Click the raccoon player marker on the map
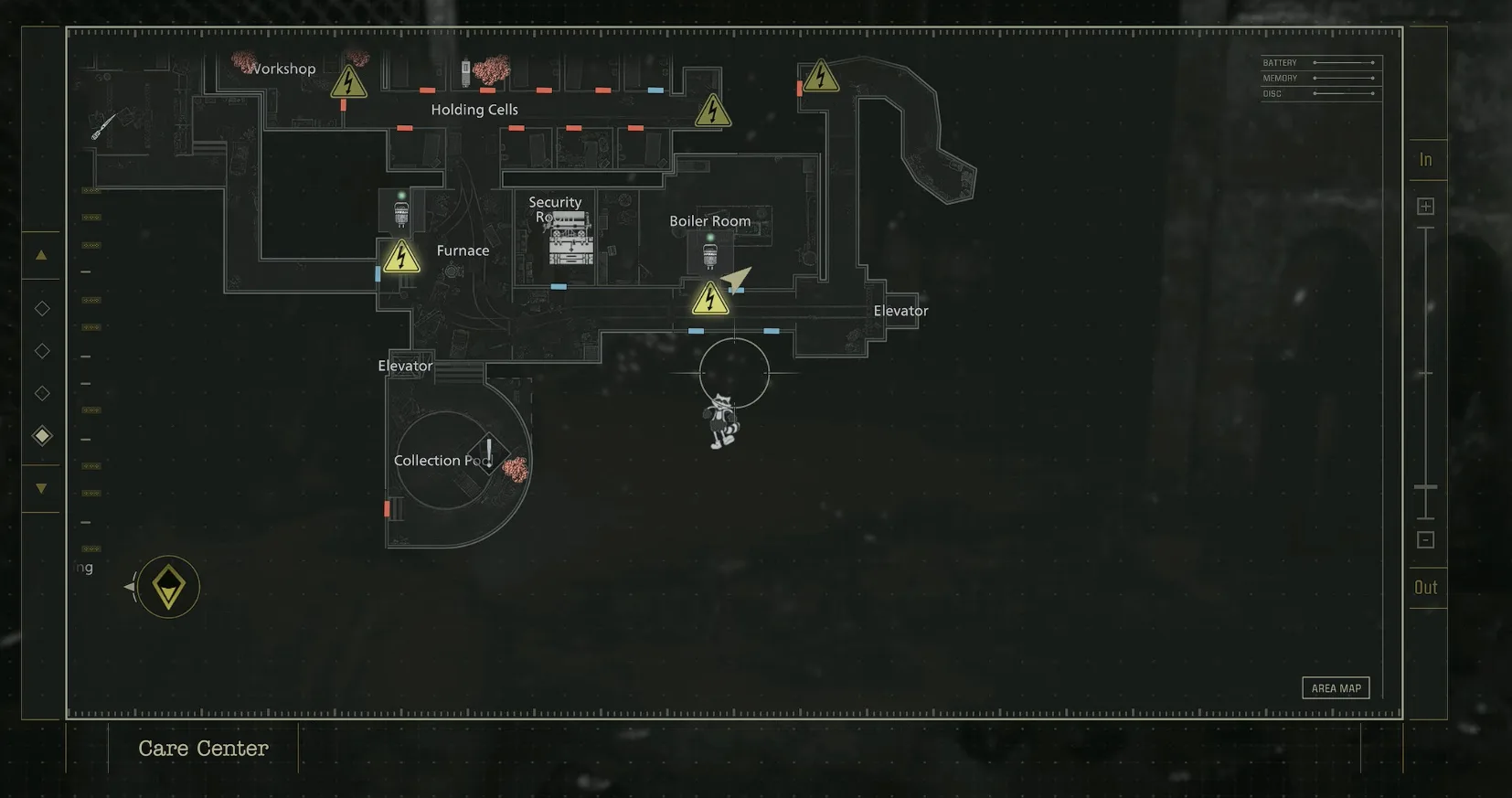 [722, 420]
